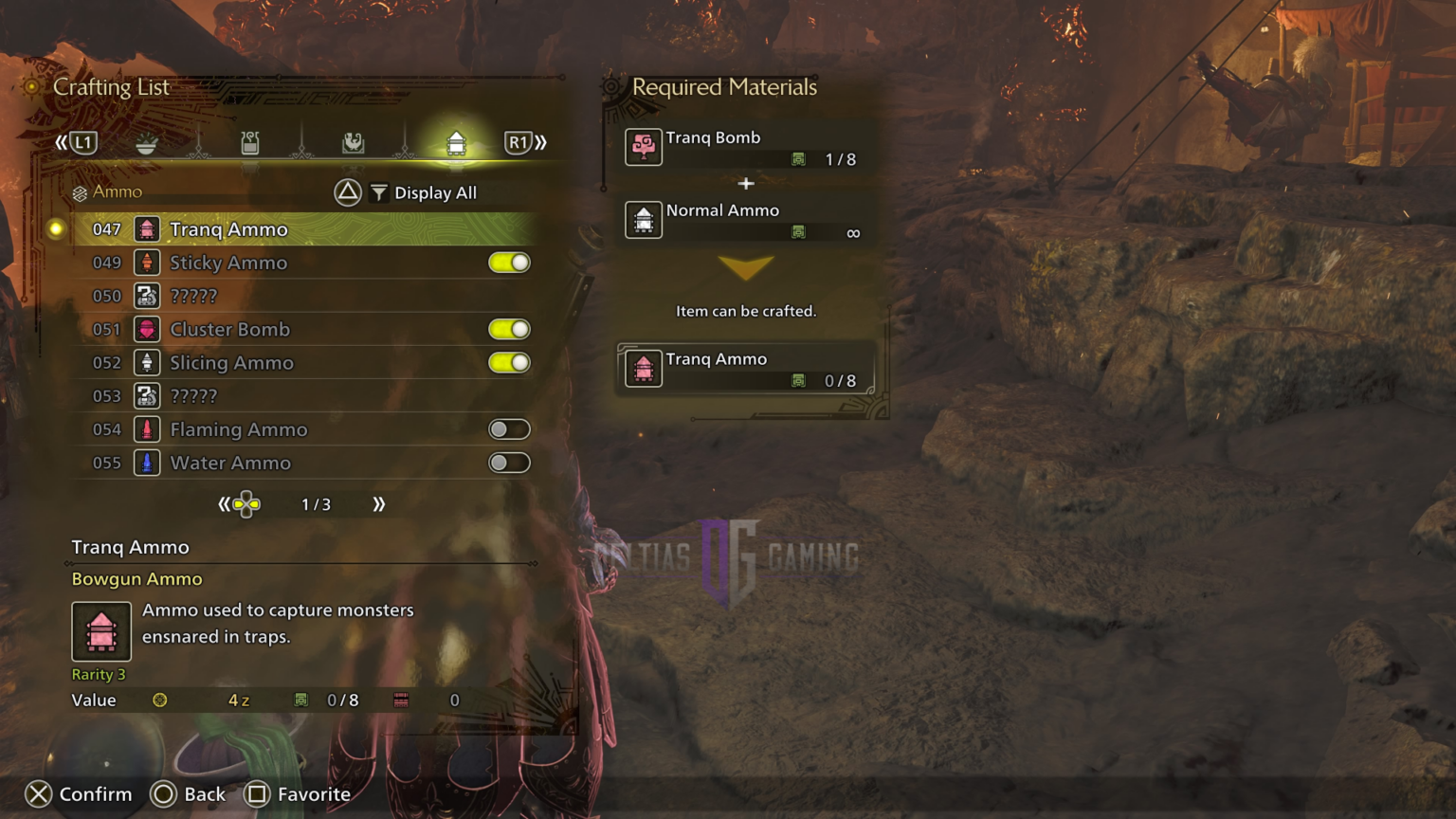Image resolution: width=1456 pixels, height=819 pixels.
Task: Select the Tranq Ammo craft result icon
Action: tap(644, 369)
